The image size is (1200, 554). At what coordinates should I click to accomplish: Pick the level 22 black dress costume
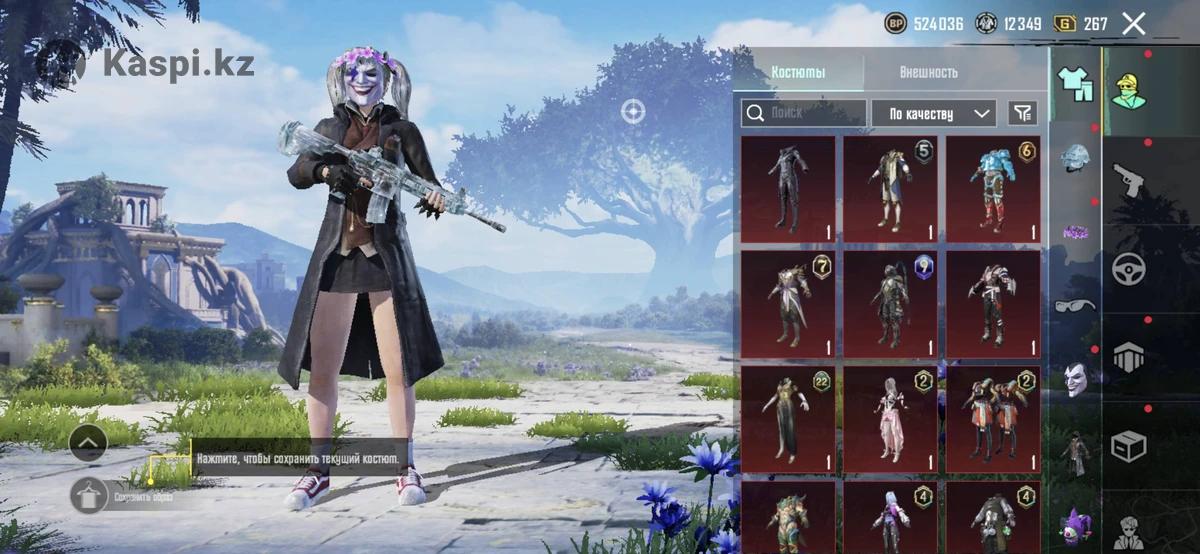788,419
